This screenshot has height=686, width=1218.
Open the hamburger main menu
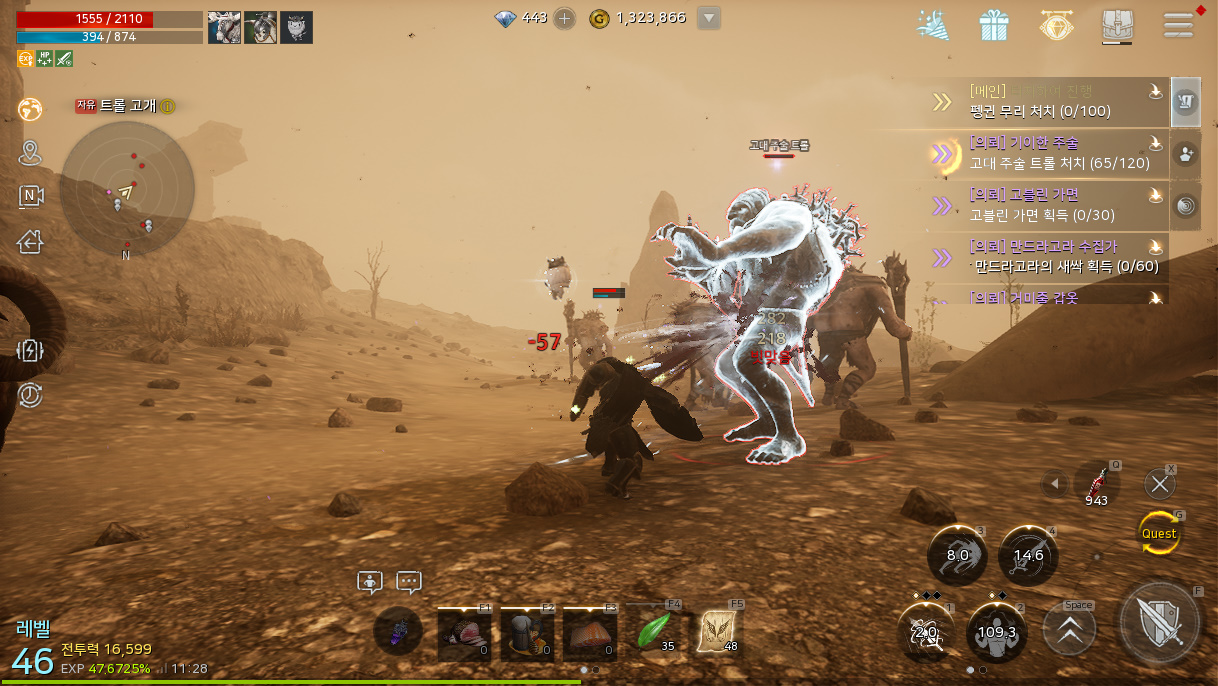pyautogui.click(x=1179, y=25)
